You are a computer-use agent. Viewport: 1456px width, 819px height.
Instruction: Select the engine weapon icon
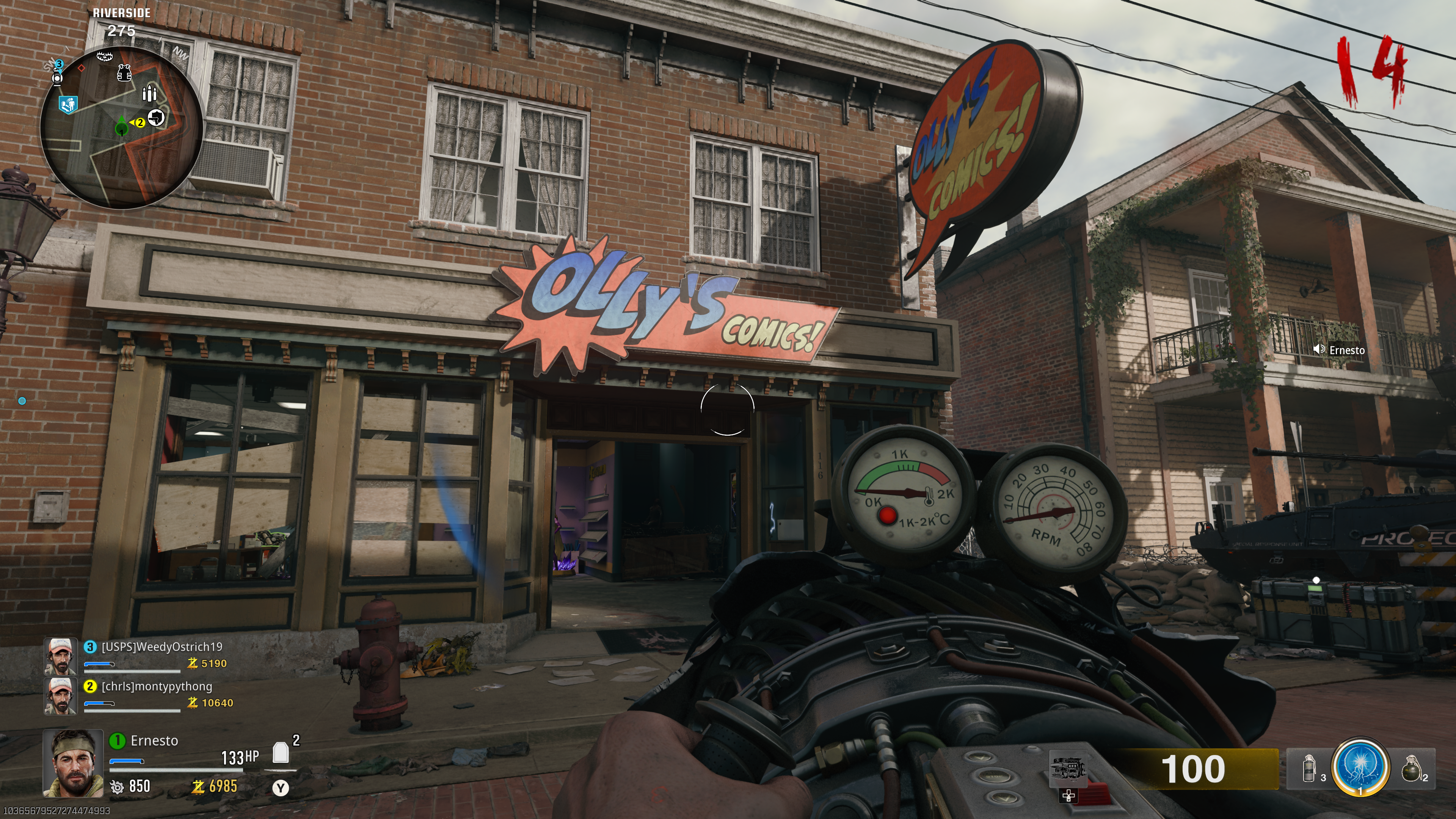tap(1067, 769)
